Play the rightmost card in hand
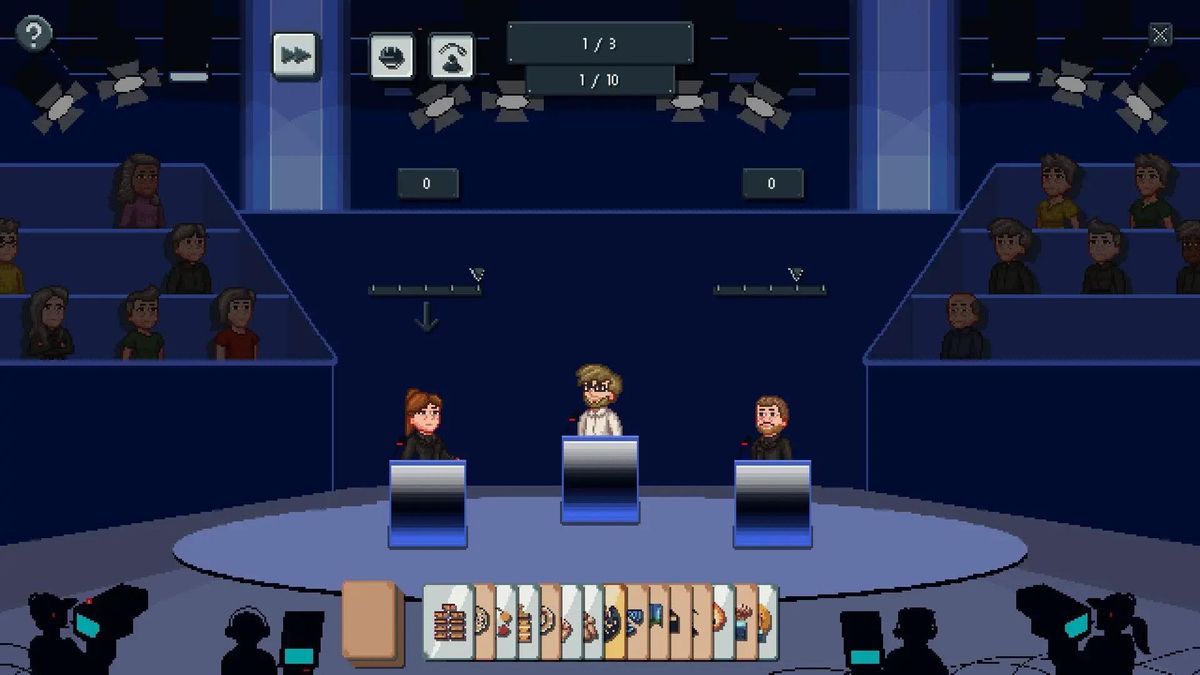Viewport: 1200px width, 675px height. pyautogui.click(x=767, y=622)
